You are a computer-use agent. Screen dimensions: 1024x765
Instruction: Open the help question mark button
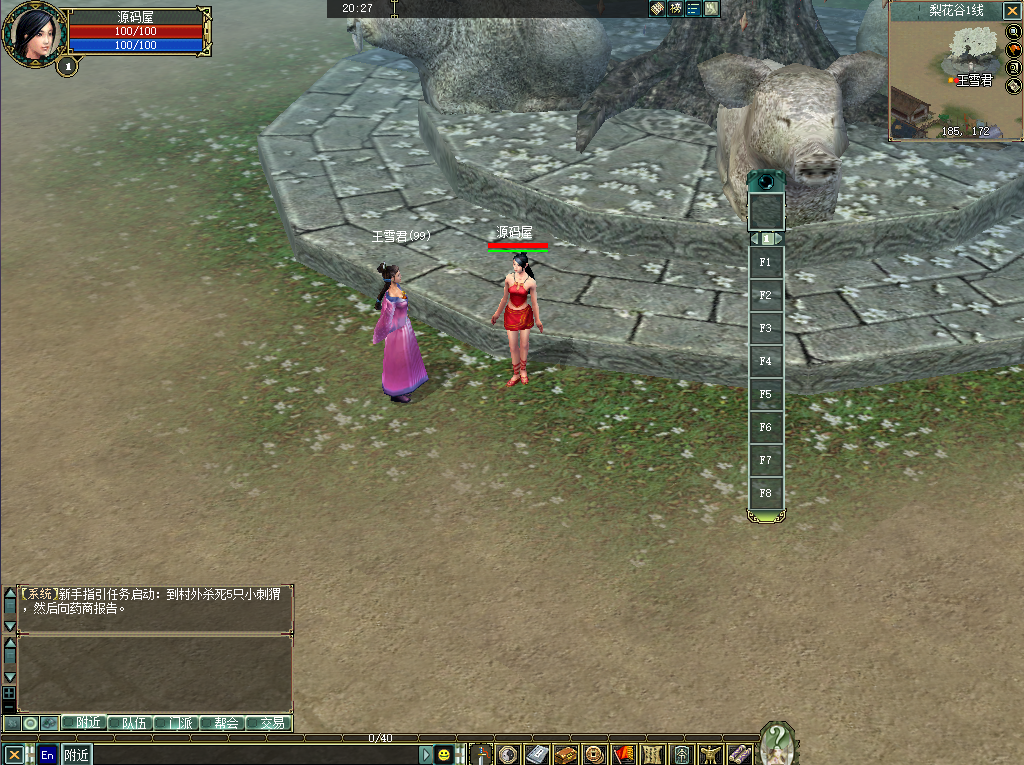777,744
